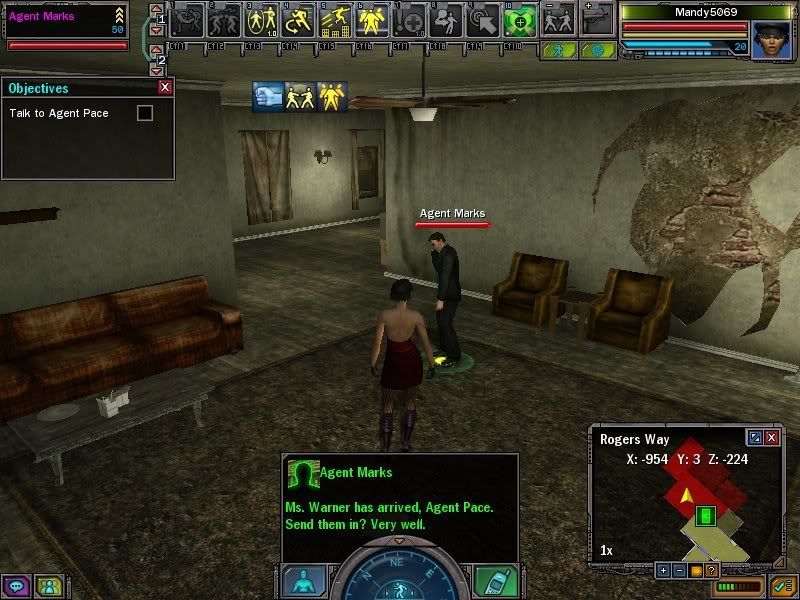Open the chat speech bubble icon

click(17, 586)
